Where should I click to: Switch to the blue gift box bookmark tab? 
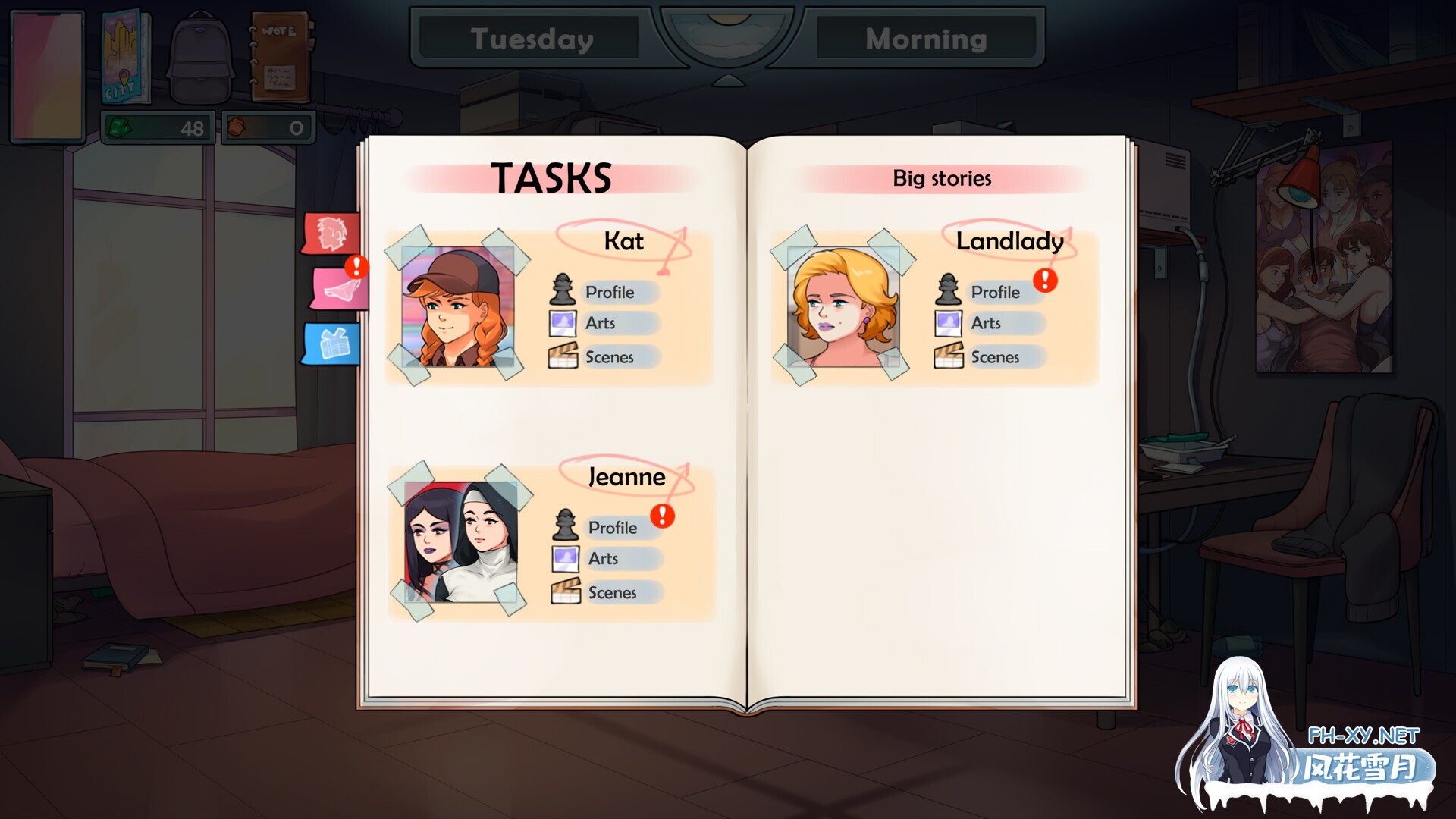point(332,344)
